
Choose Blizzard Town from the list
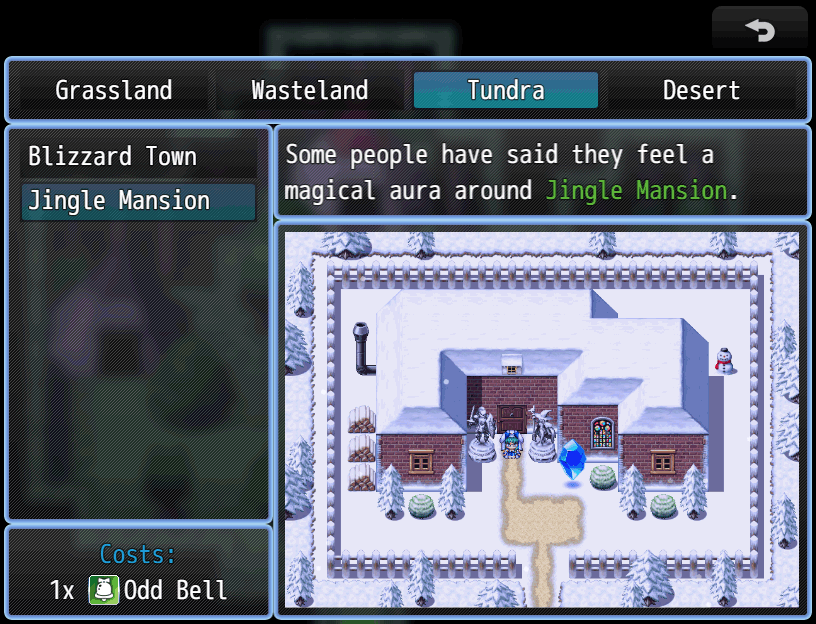tap(138, 157)
